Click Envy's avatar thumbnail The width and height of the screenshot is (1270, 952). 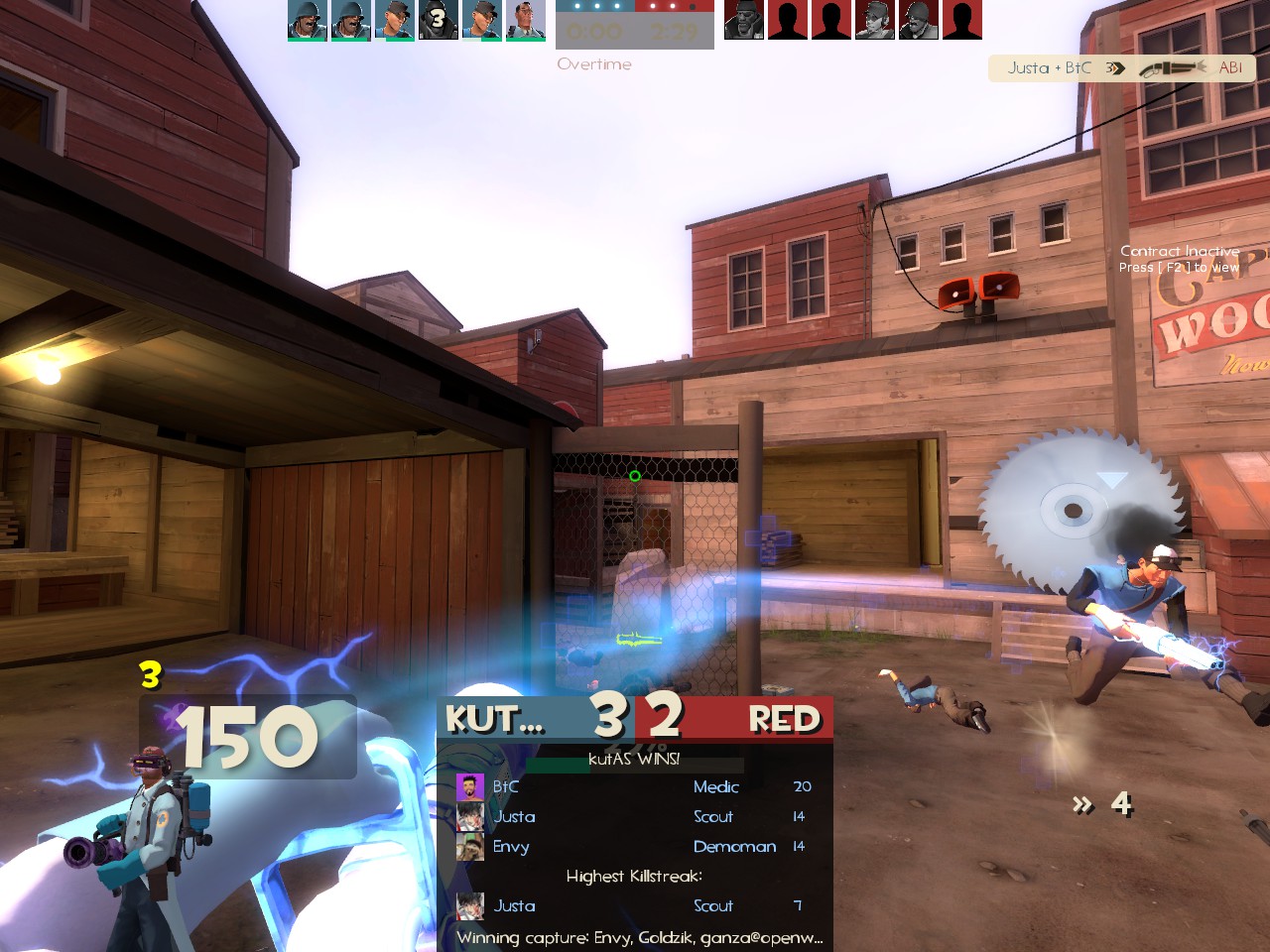tap(469, 847)
